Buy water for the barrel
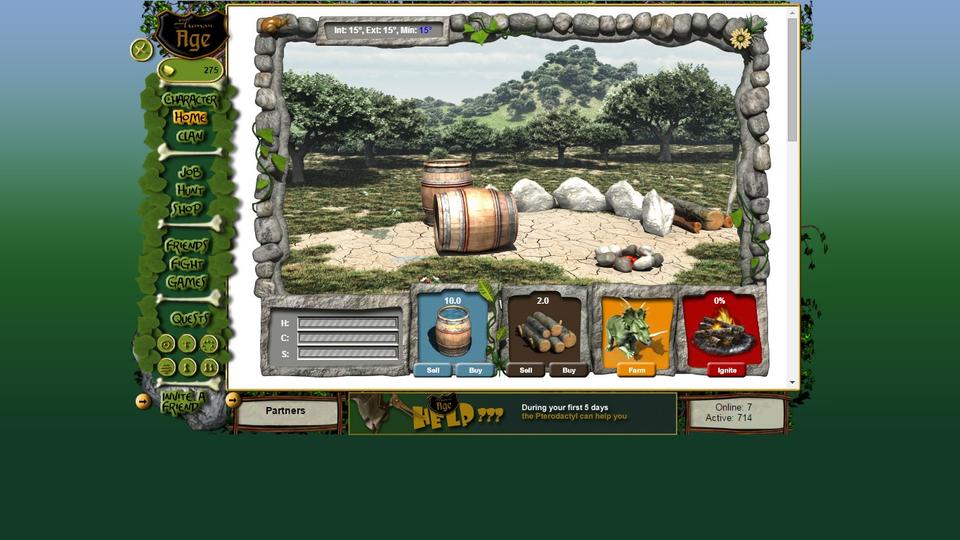The image size is (960, 540). pos(475,370)
